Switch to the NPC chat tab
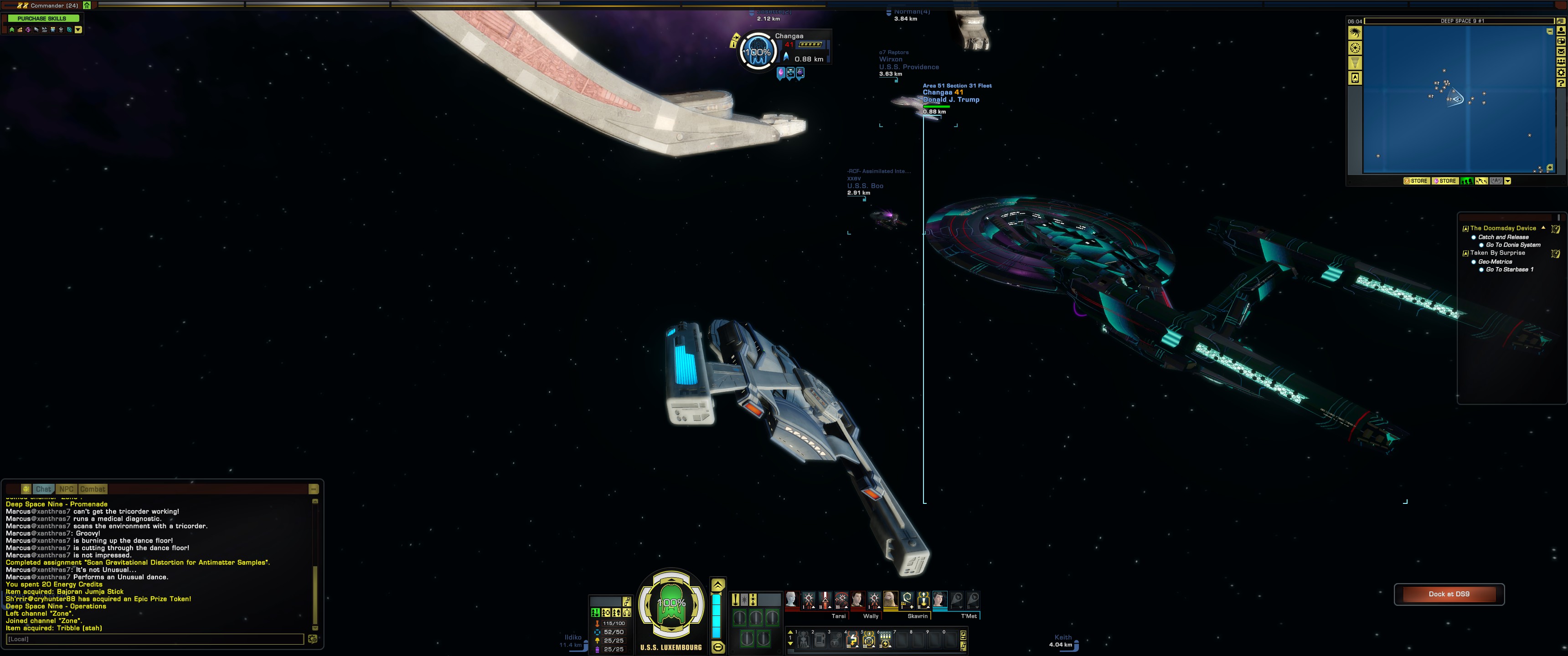The width and height of the screenshot is (1568, 656). [67, 489]
